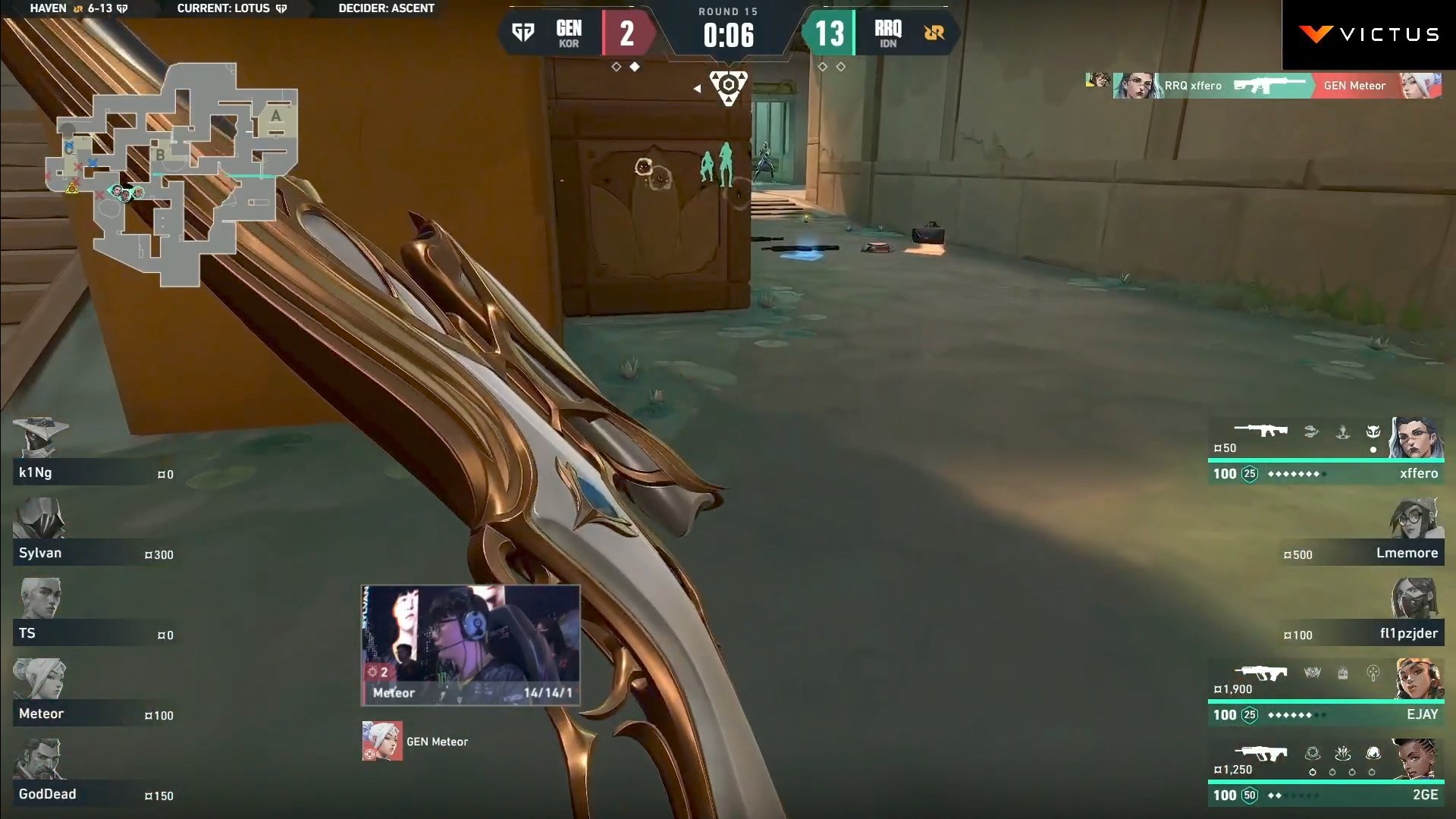Expand the arrow beside the spike indicator
This screenshot has width=1456, height=819.
pos(697,88)
